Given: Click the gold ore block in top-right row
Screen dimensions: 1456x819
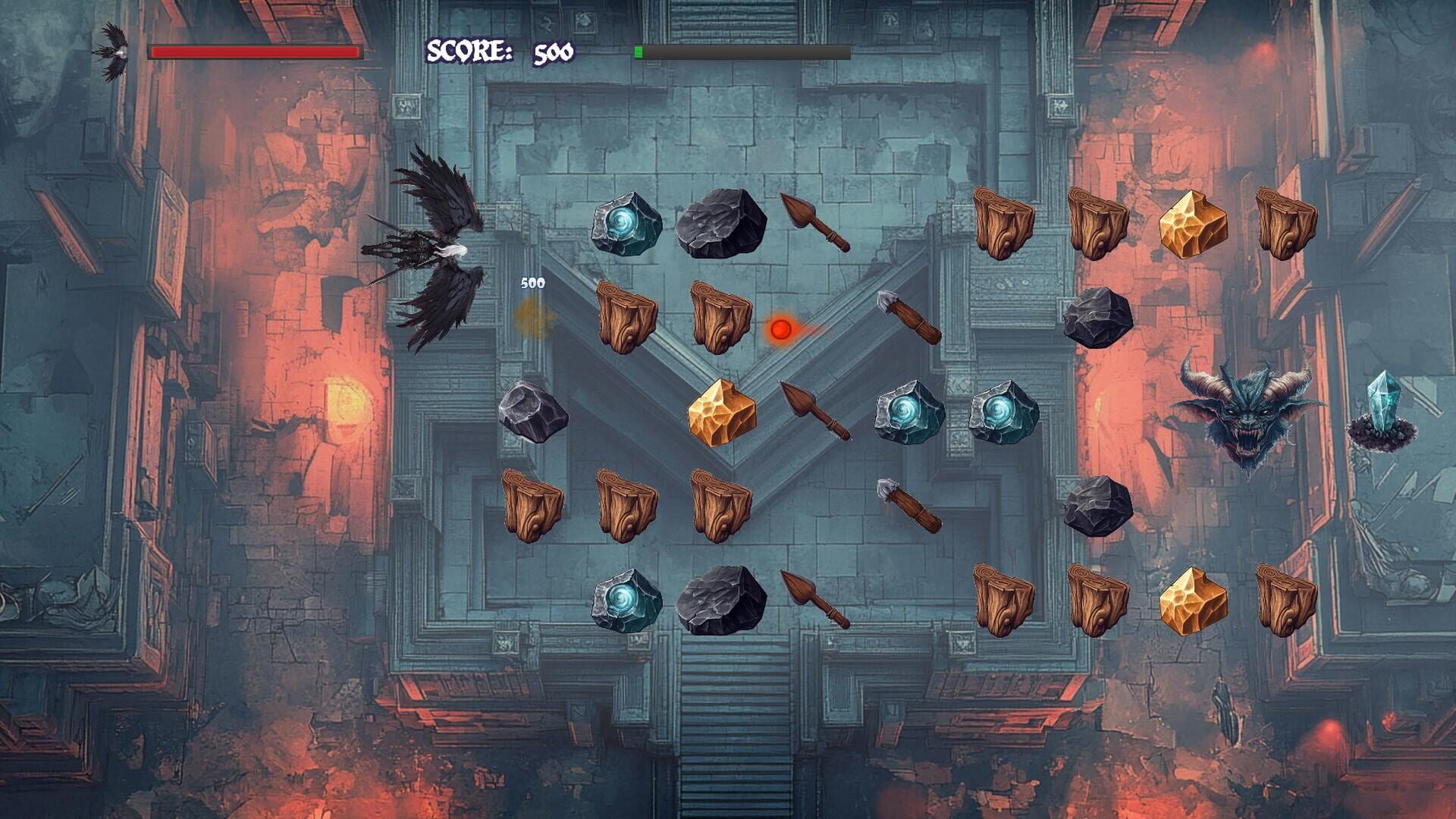Looking at the screenshot, I should 1194,224.
